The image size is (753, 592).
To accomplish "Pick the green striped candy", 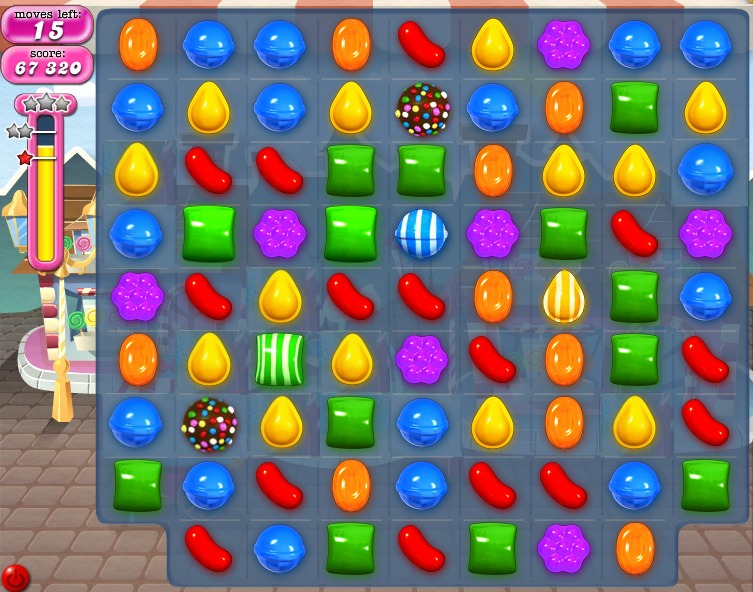I will pyautogui.click(x=279, y=359).
